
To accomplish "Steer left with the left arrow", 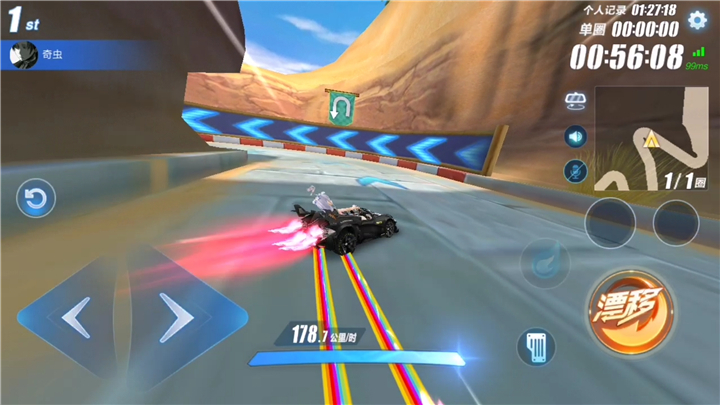I will pos(76,317).
